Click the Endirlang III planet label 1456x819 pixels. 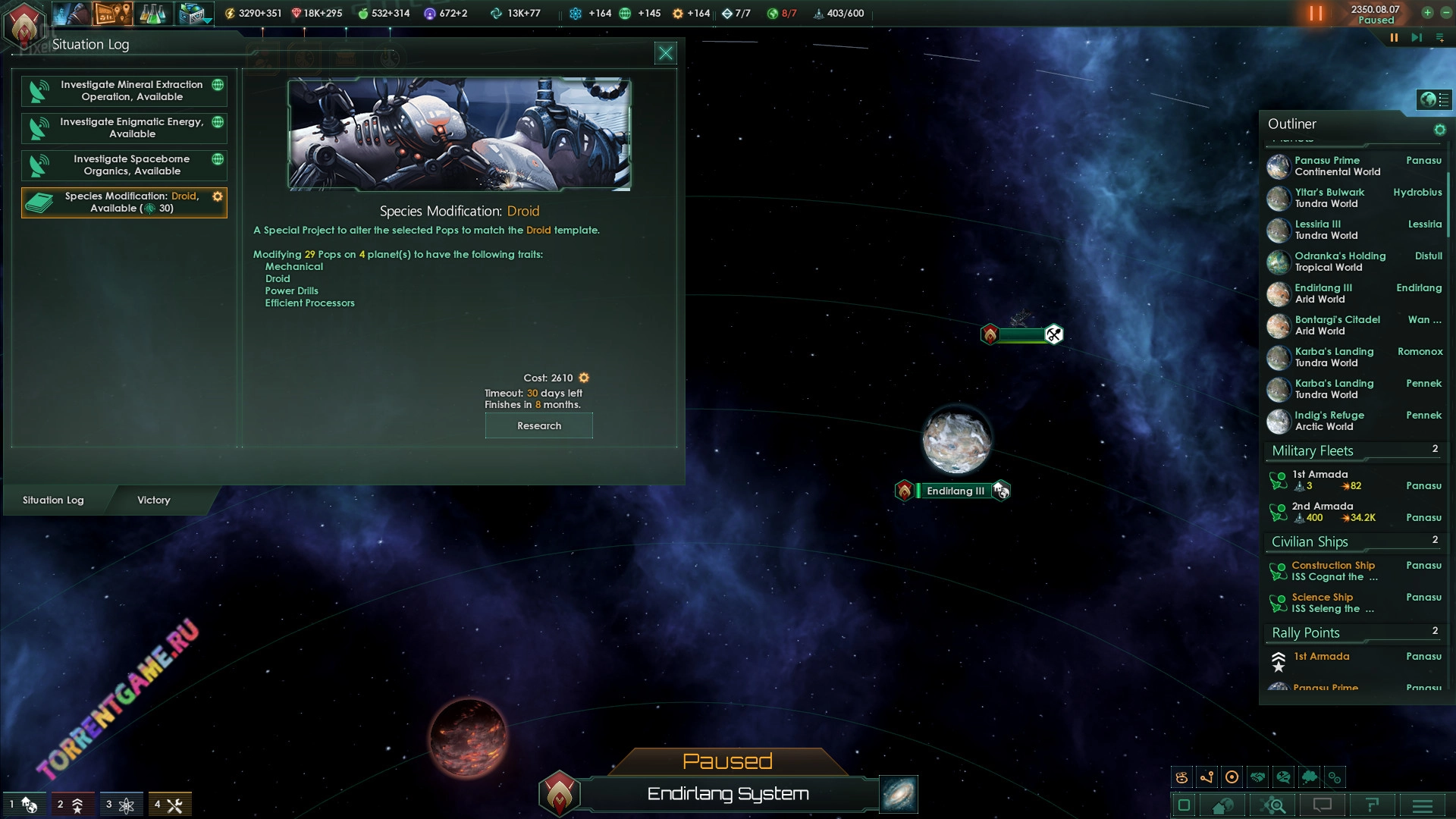click(955, 491)
